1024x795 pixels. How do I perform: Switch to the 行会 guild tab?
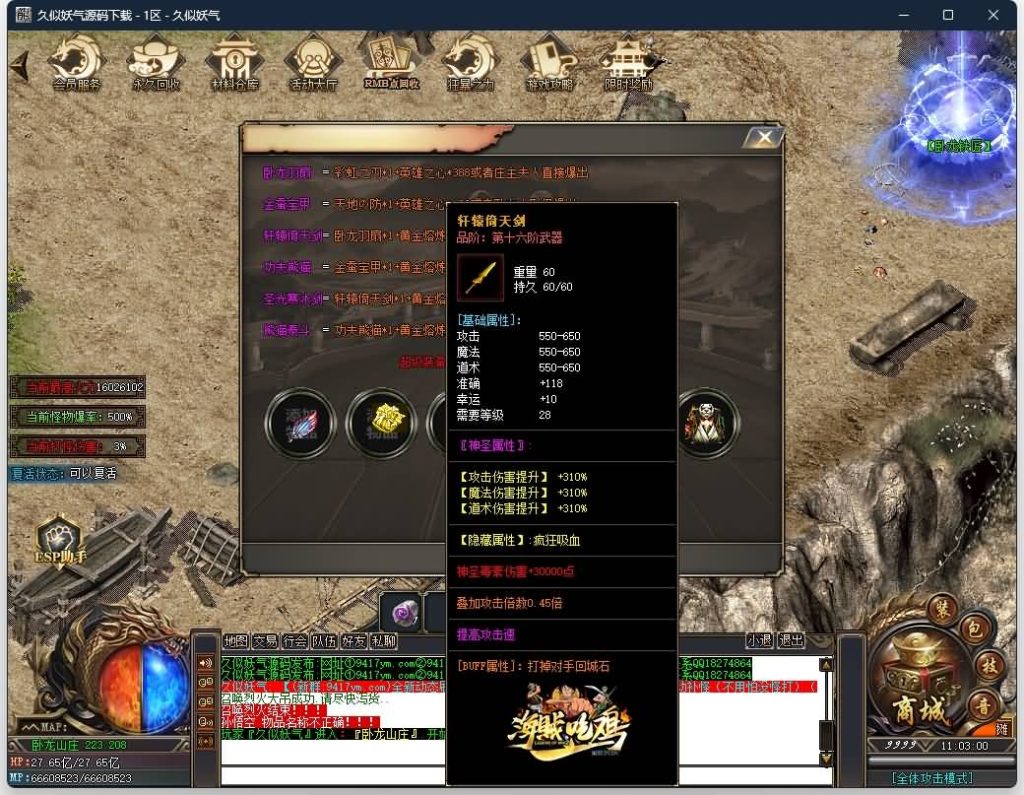294,641
